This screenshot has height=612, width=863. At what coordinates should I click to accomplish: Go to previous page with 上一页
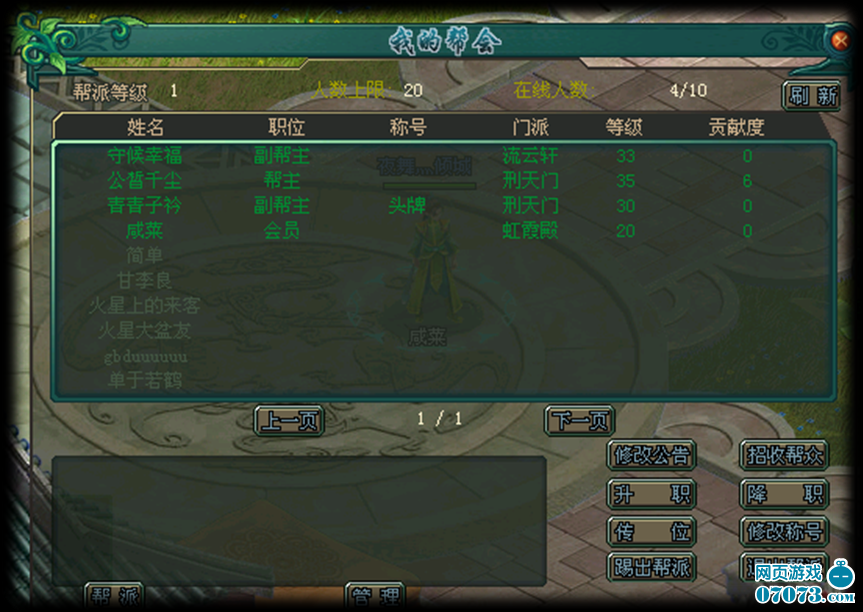(x=289, y=421)
